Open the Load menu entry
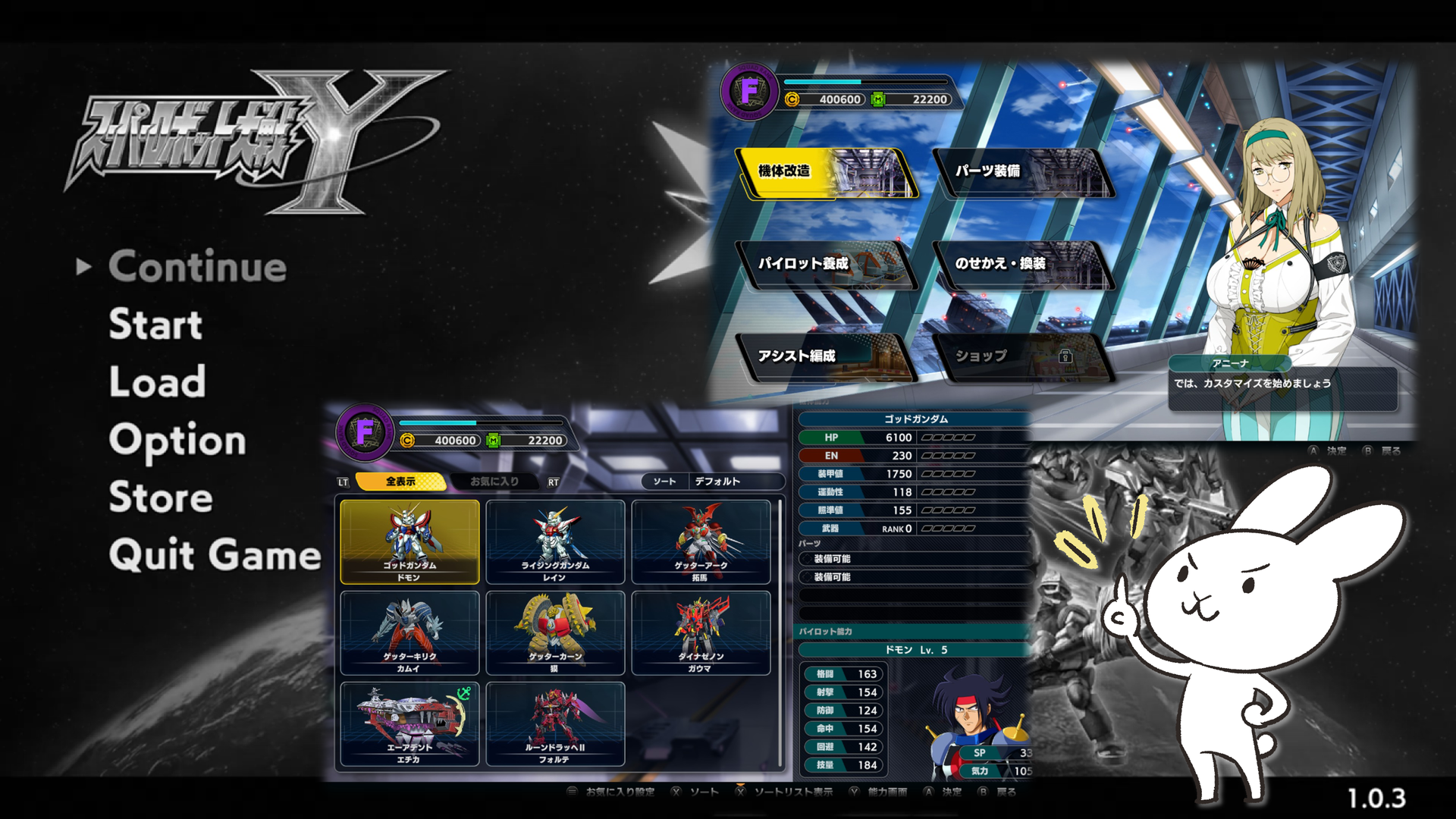 [157, 381]
